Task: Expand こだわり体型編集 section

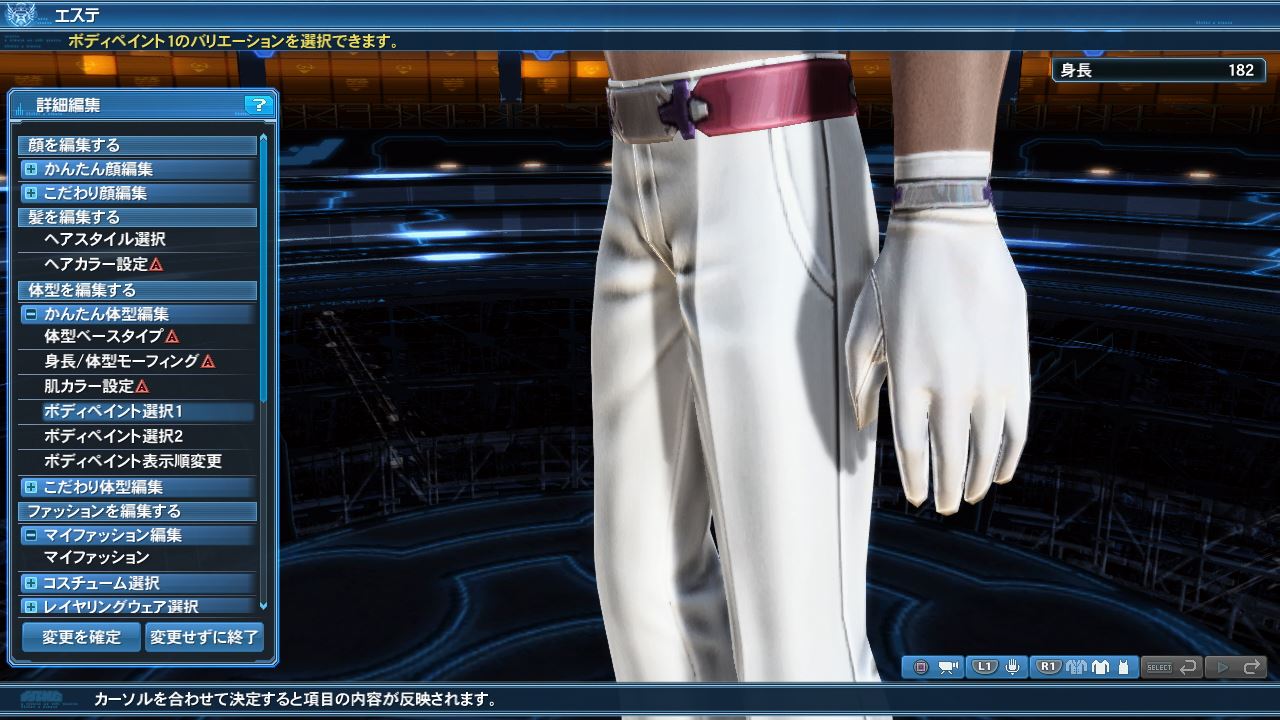Action: click(31, 487)
